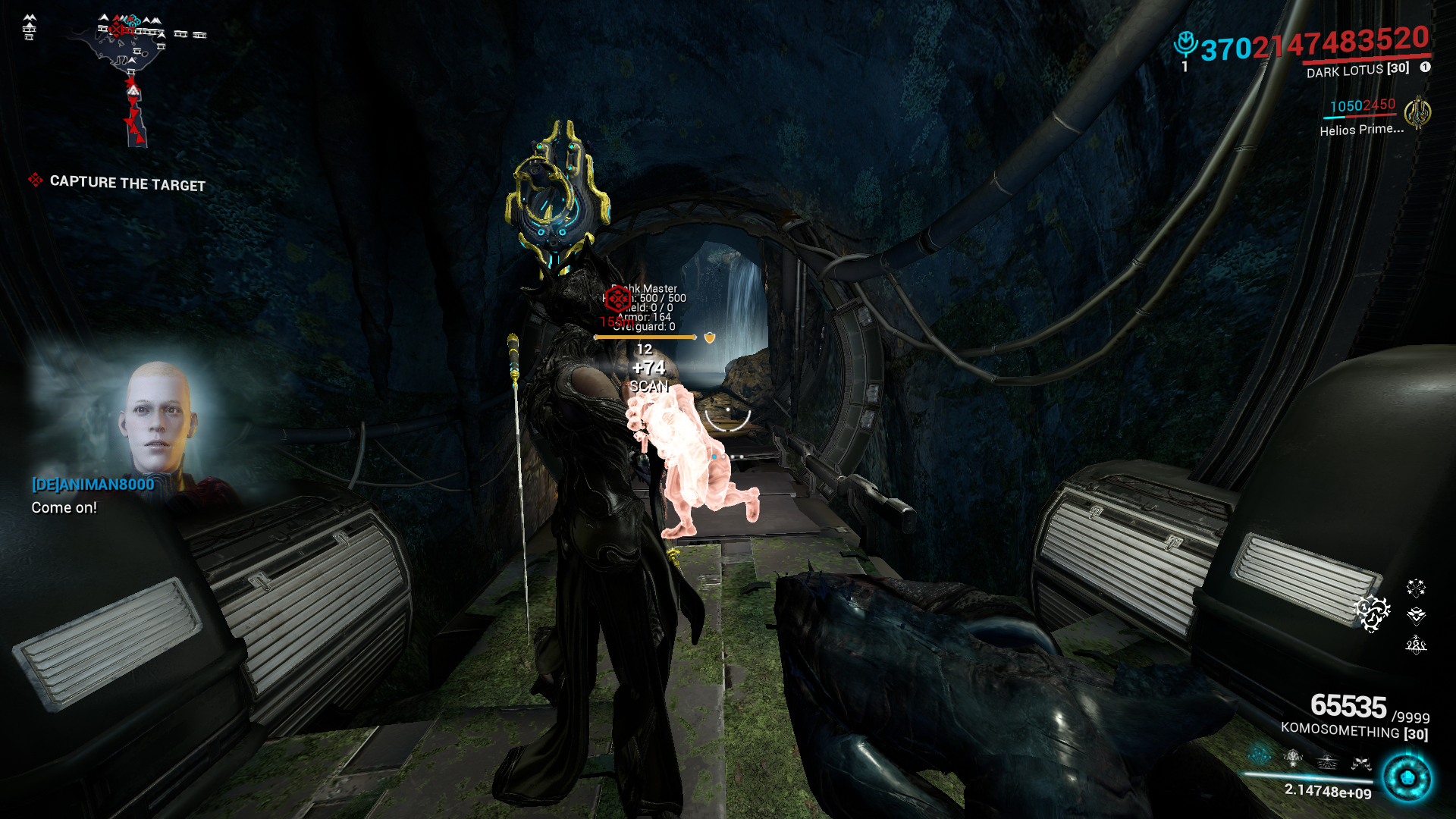Click the Helios Prime companion portrait icon

click(1417, 114)
